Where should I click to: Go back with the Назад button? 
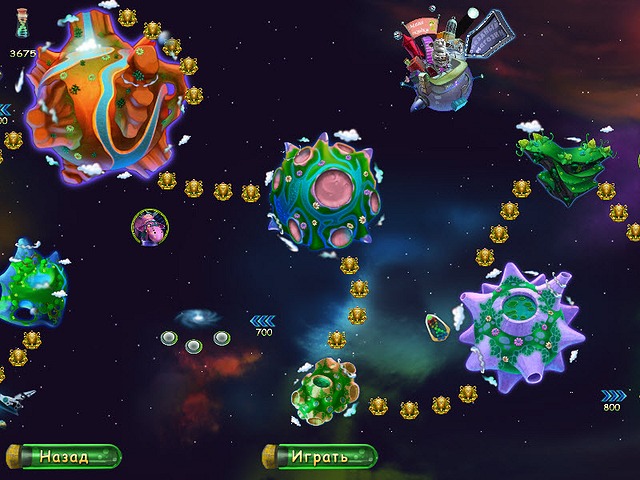(63, 457)
